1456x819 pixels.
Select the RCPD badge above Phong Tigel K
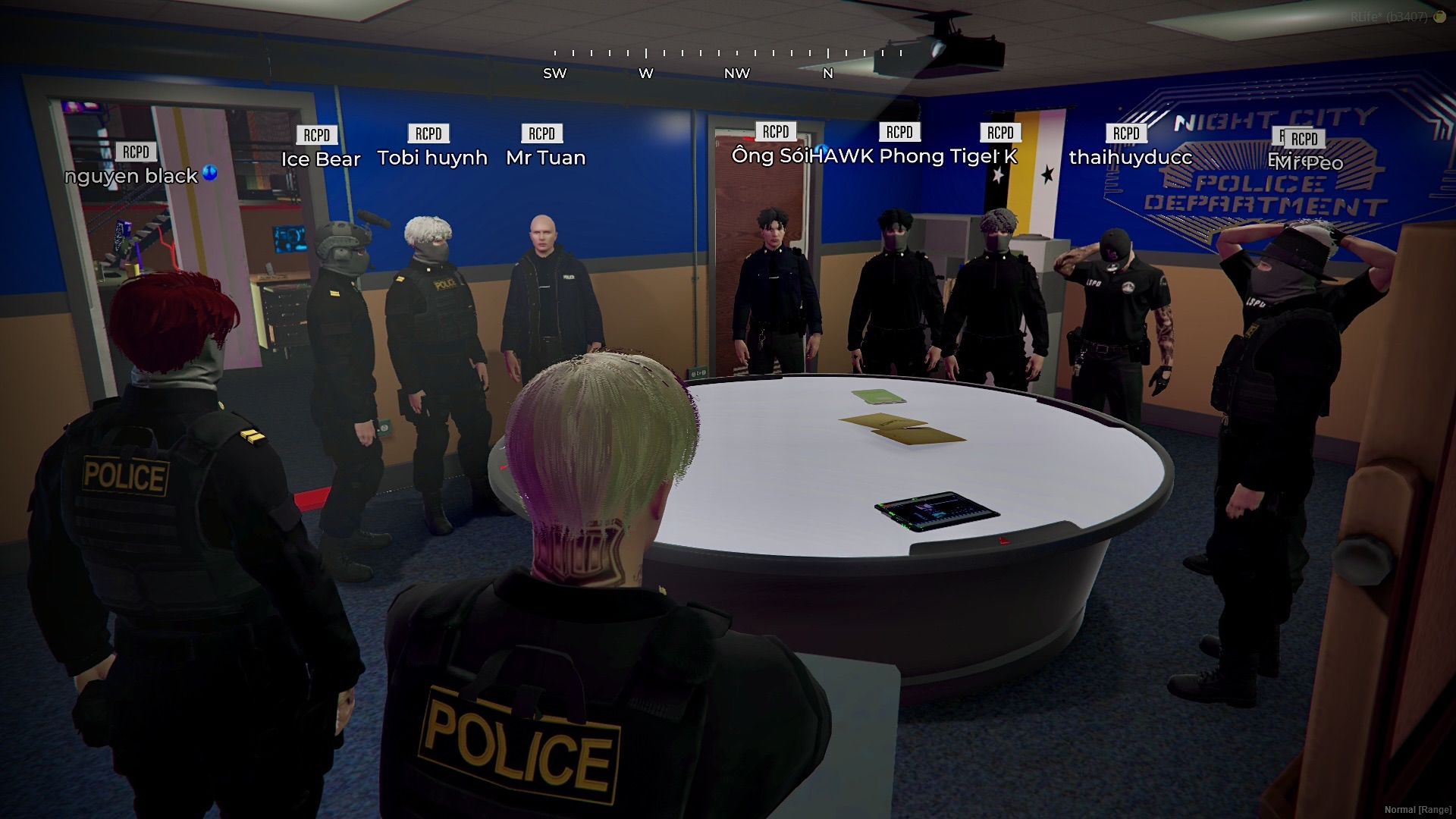(x=1000, y=133)
